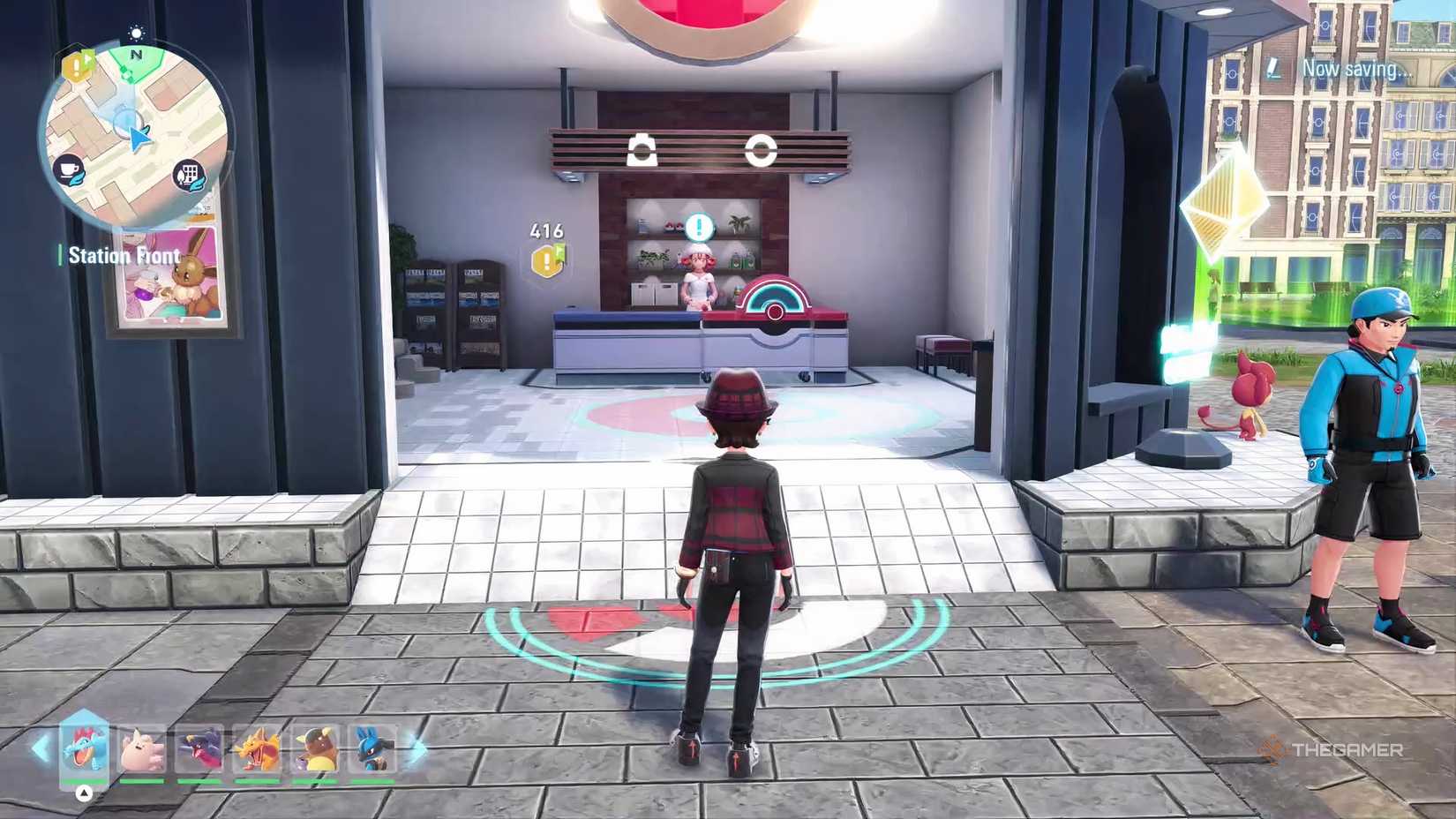The height and width of the screenshot is (819, 1456).
Task: Click the building icon on the minimap
Action: click(x=190, y=175)
